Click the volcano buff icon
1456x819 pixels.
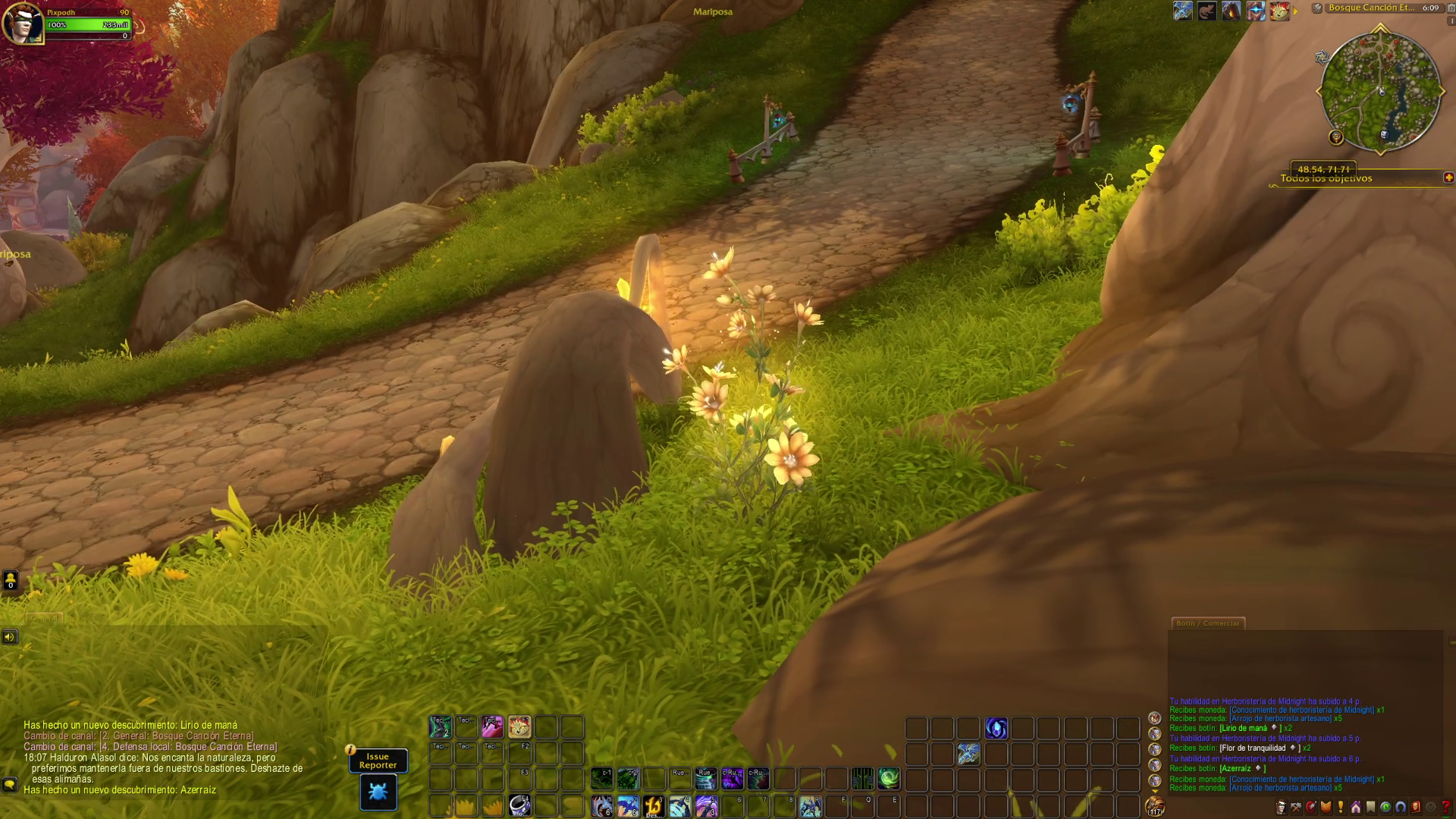[1231, 11]
